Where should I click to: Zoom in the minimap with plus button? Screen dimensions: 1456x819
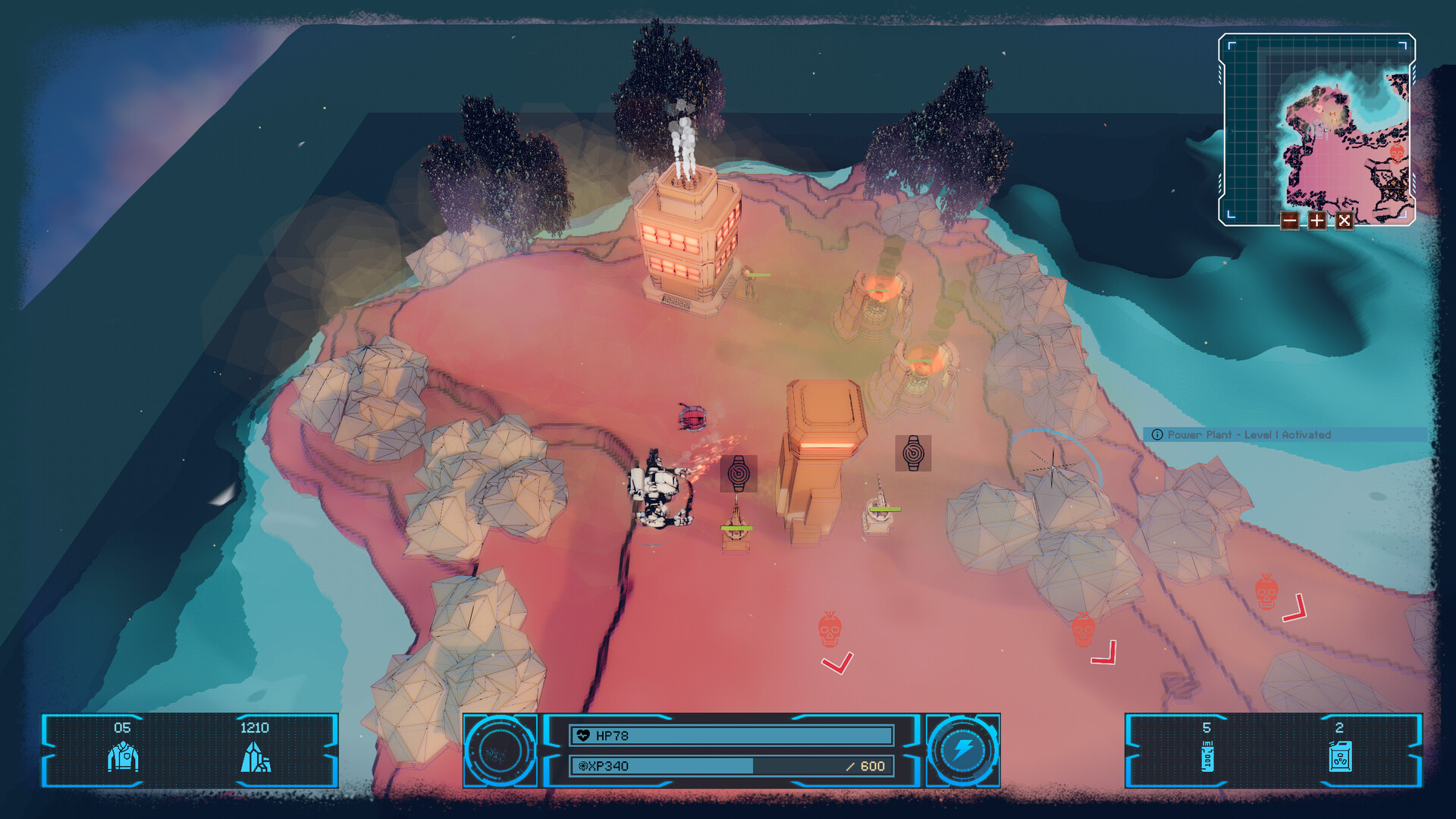click(x=1317, y=221)
